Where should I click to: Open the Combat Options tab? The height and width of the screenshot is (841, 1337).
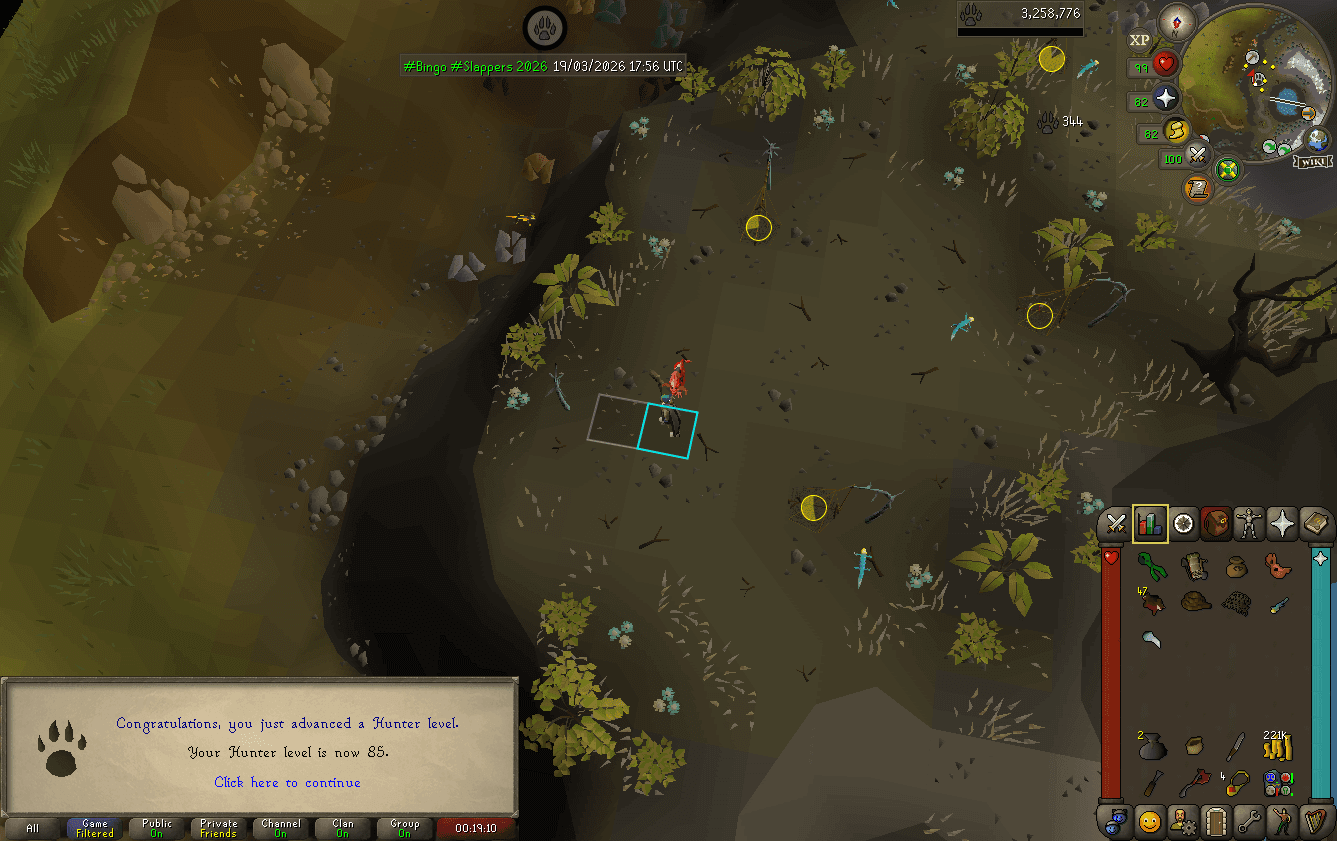click(1116, 524)
